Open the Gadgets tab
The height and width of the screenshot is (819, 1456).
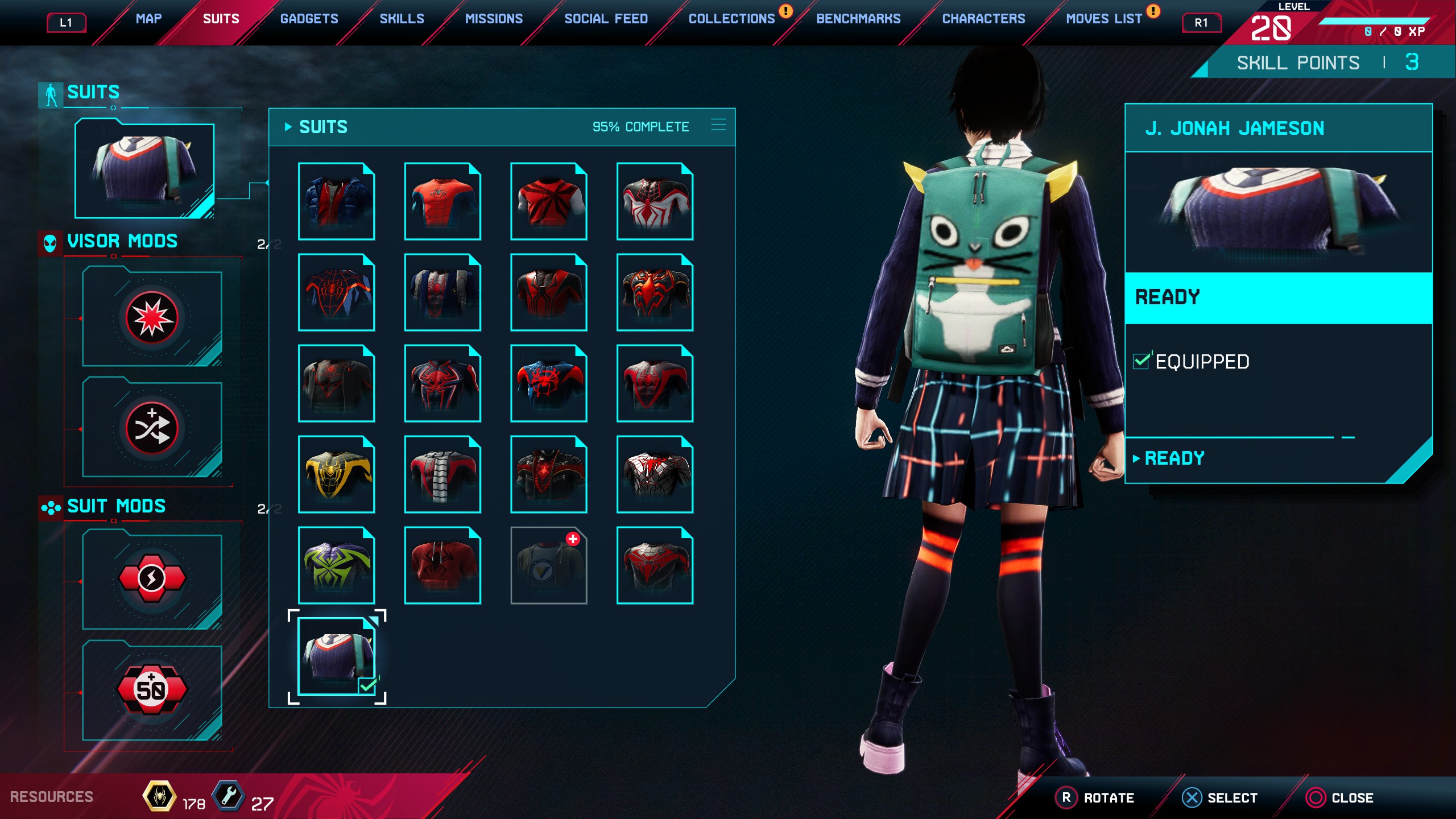(309, 19)
